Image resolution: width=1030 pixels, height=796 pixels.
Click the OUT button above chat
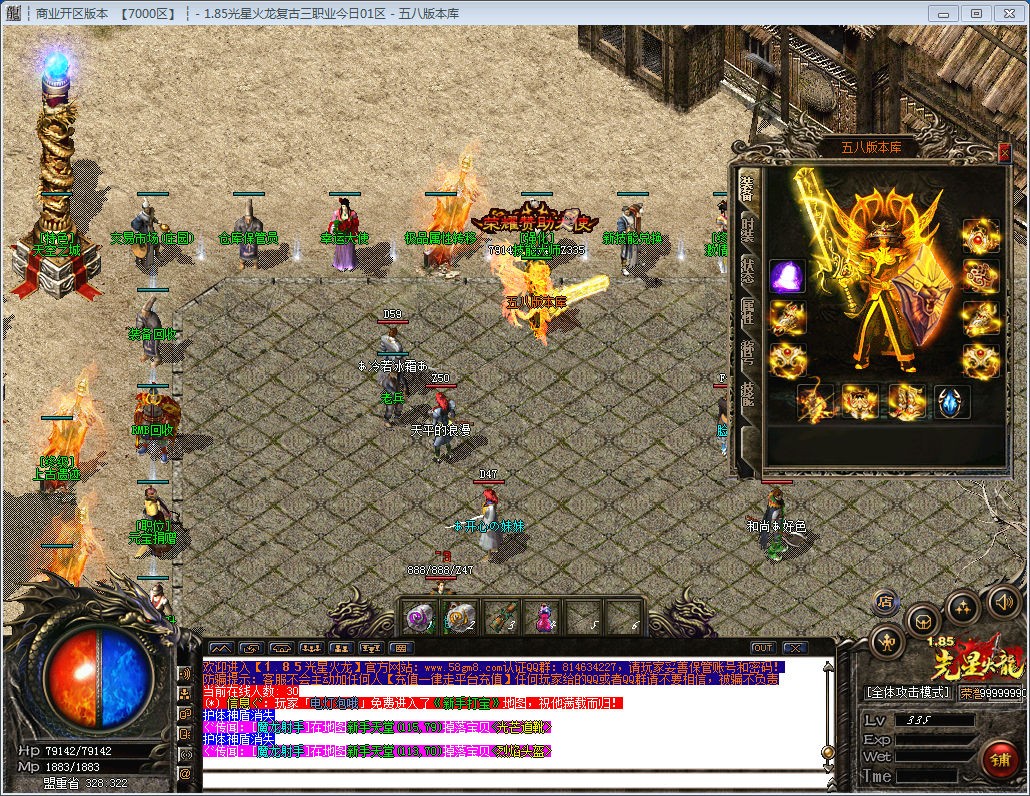(762, 648)
